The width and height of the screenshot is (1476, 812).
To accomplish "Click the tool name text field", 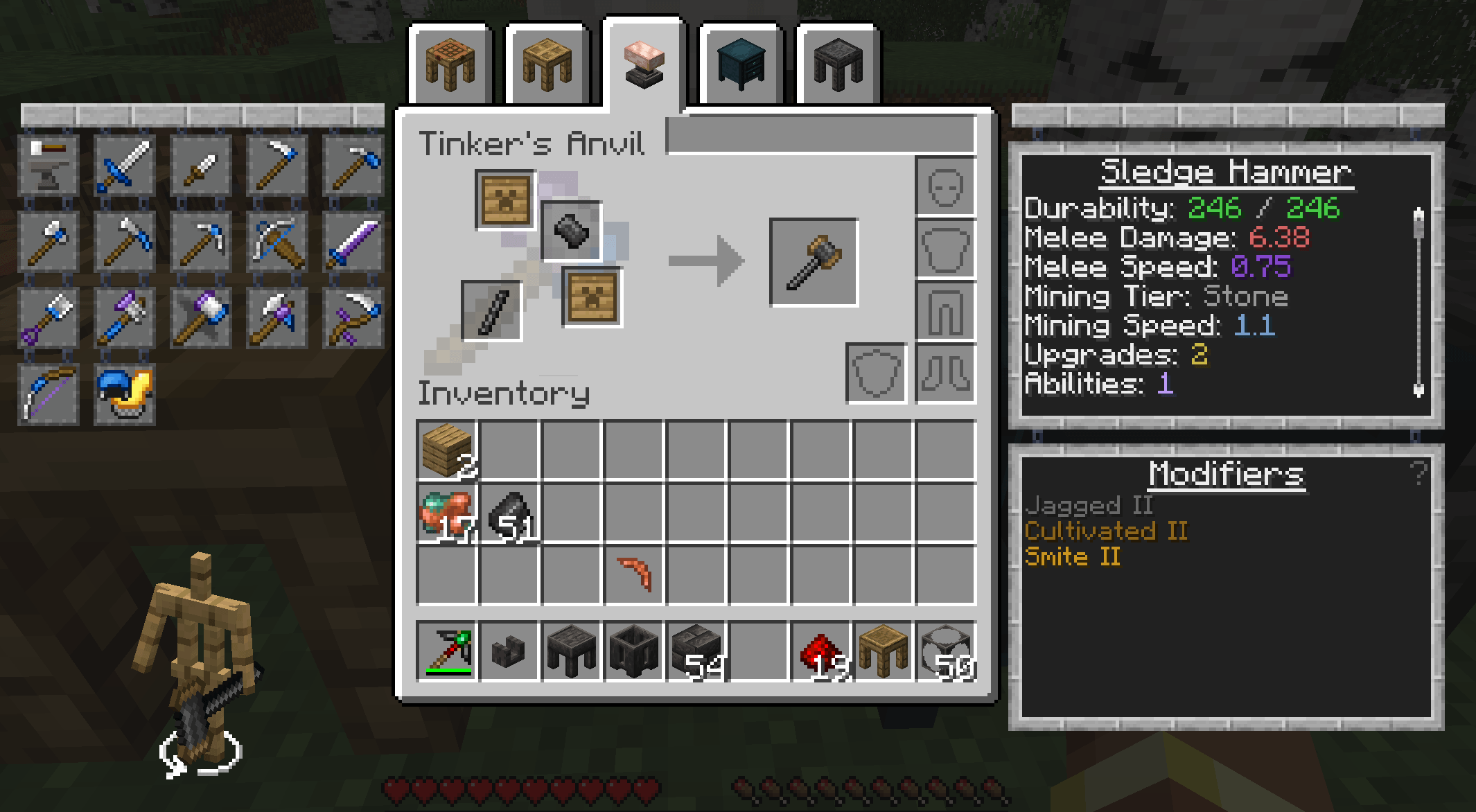I will pos(820,134).
